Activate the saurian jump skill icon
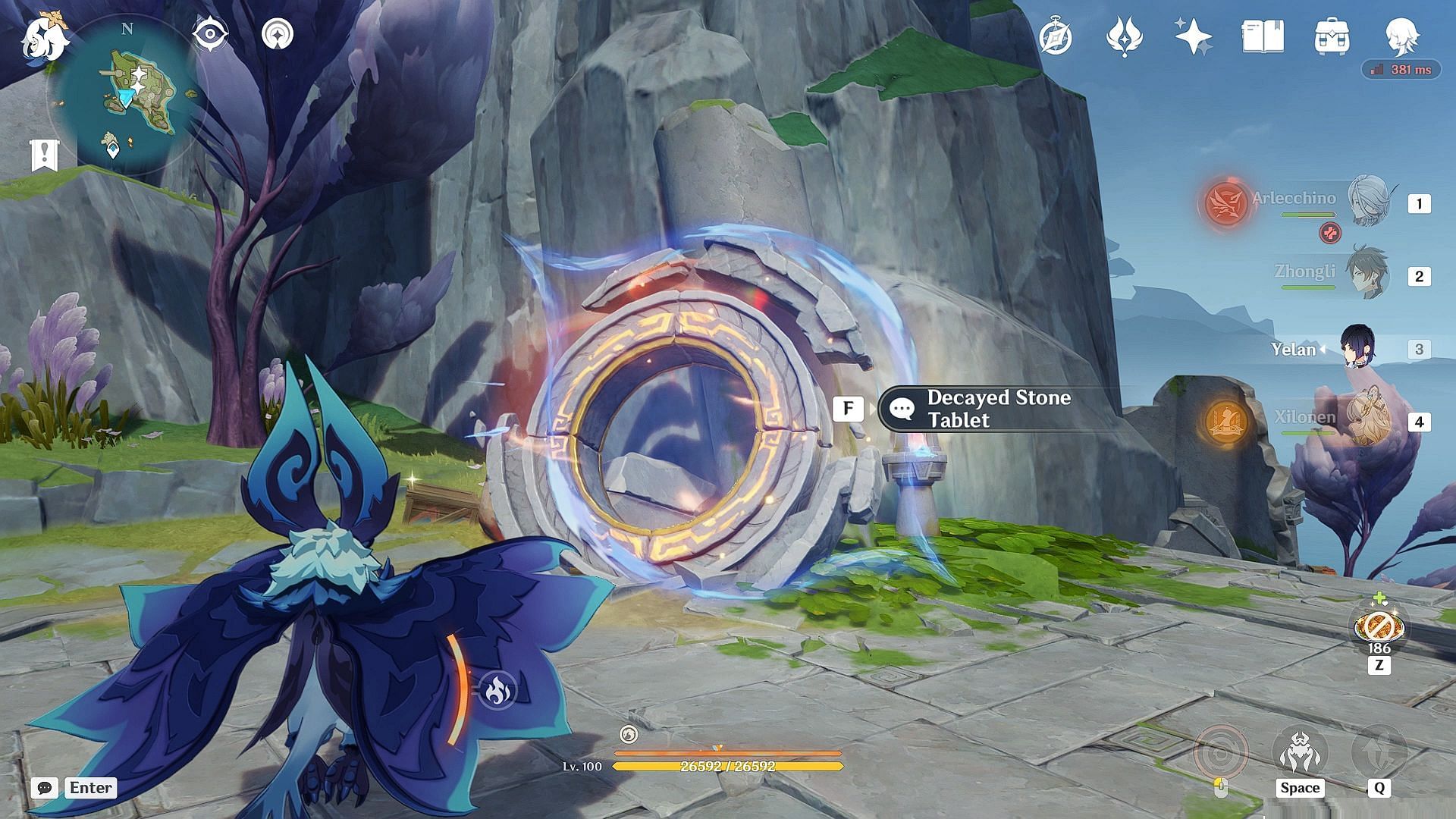The height and width of the screenshot is (819, 1456). click(1300, 752)
